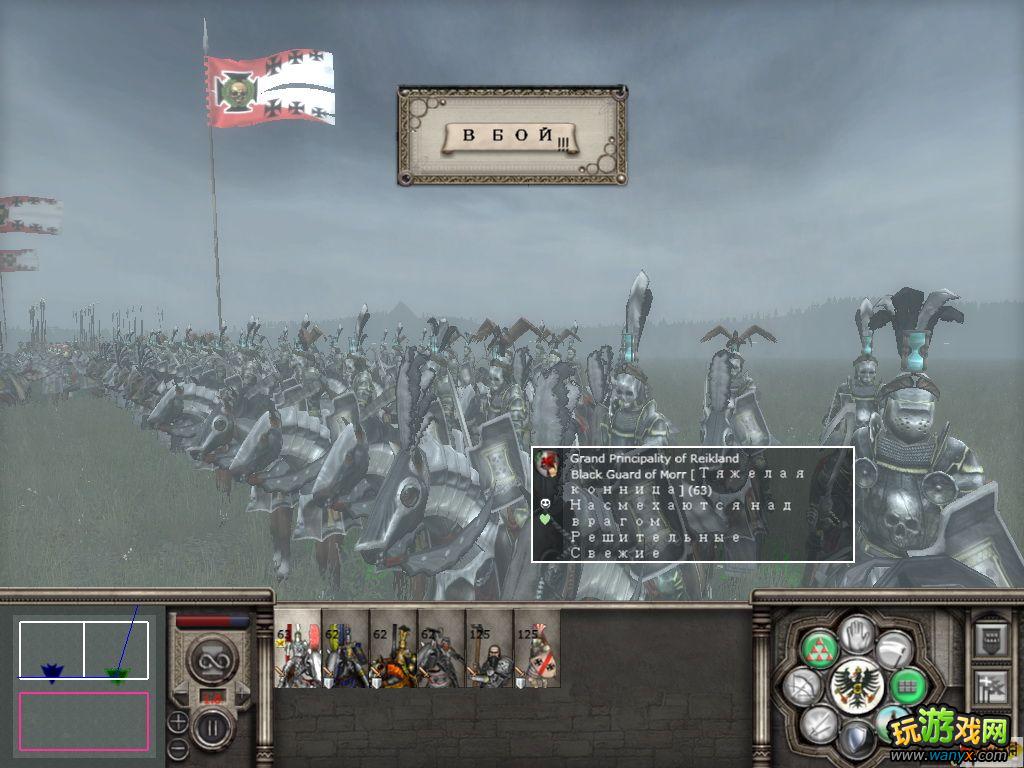Zoom in the minimap with plus button

(178, 721)
